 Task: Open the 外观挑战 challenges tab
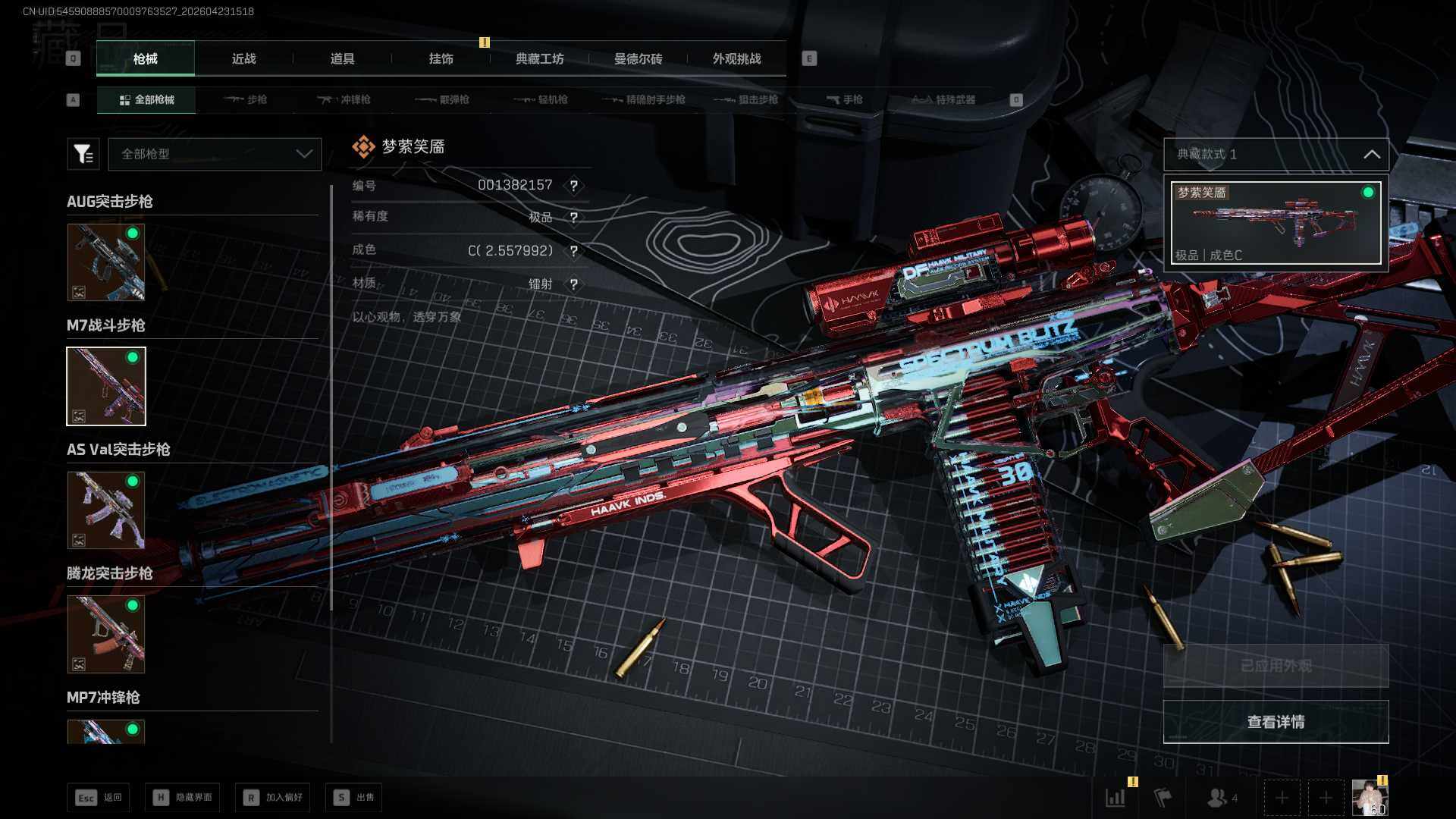736,59
